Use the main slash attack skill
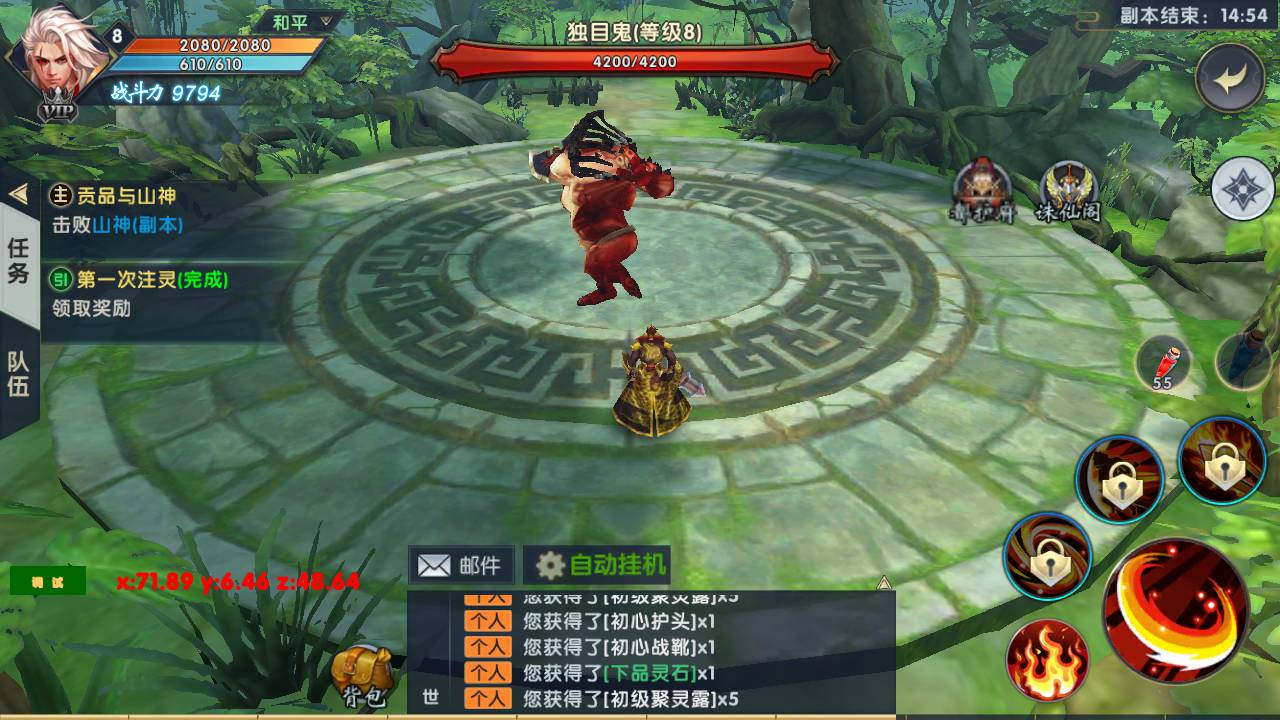Image resolution: width=1280 pixels, height=720 pixels. pyautogui.click(x=1176, y=610)
